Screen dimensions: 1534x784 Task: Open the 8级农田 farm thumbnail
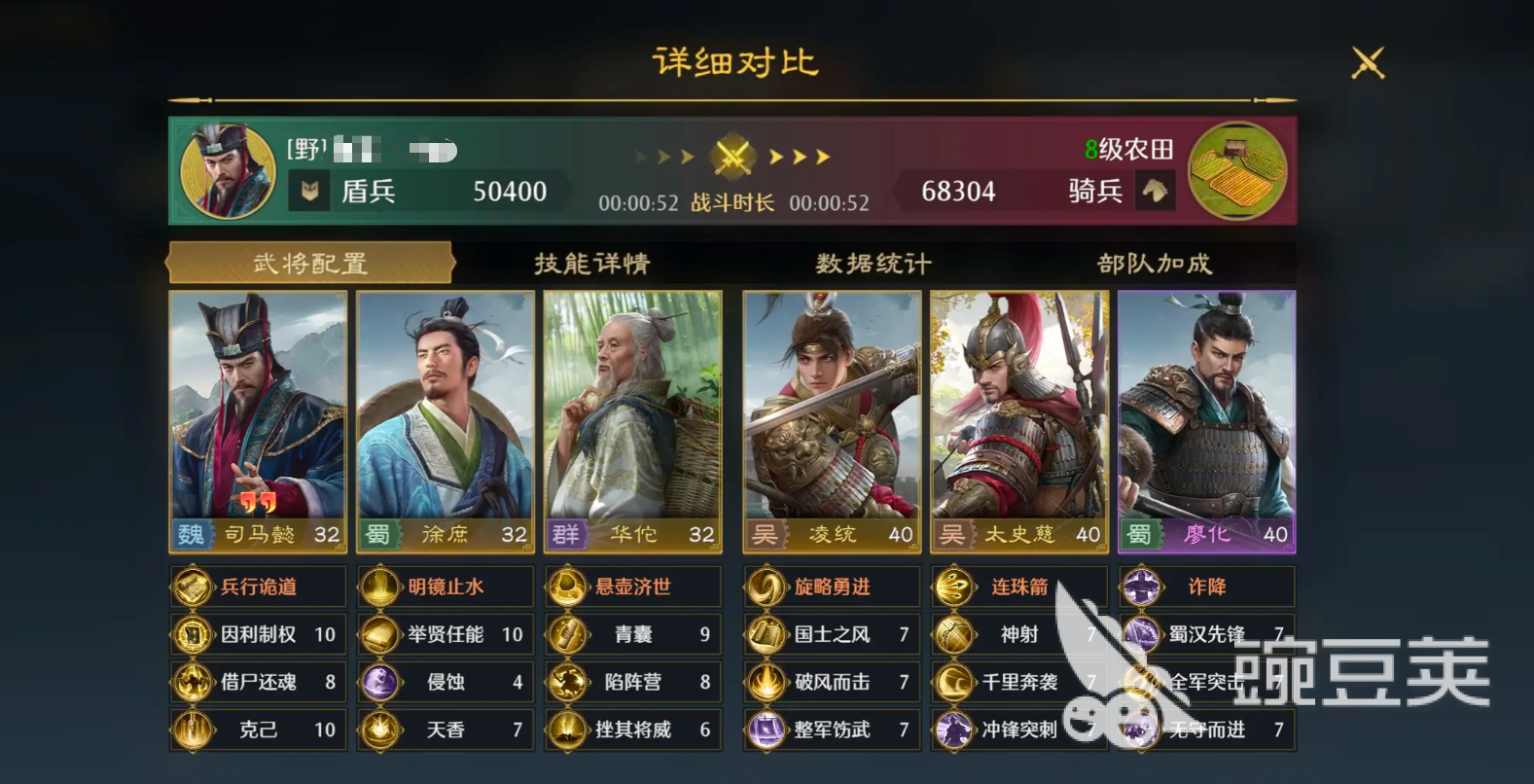click(1237, 169)
